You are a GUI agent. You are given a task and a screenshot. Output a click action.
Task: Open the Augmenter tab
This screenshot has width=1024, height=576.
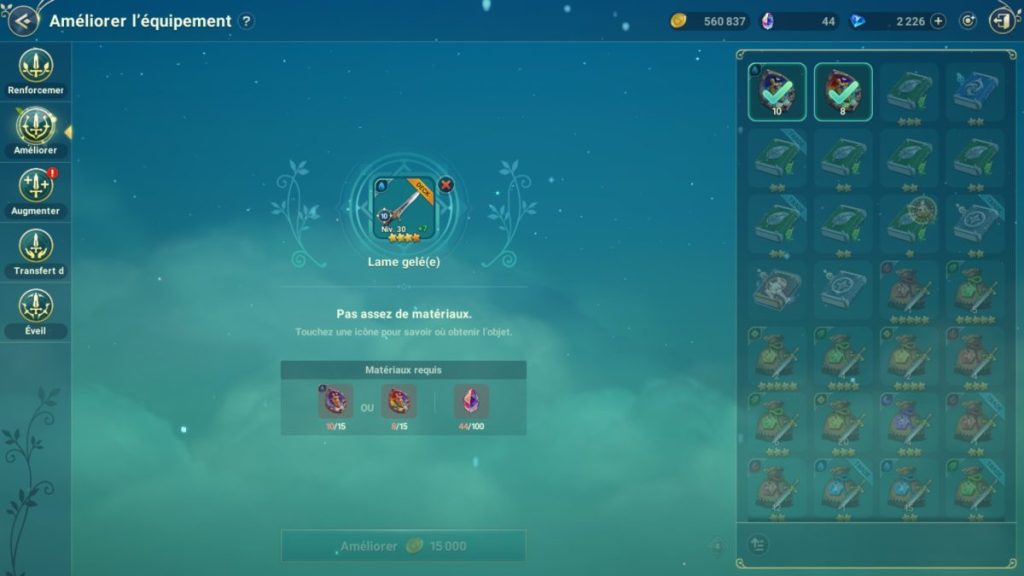click(36, 192)
